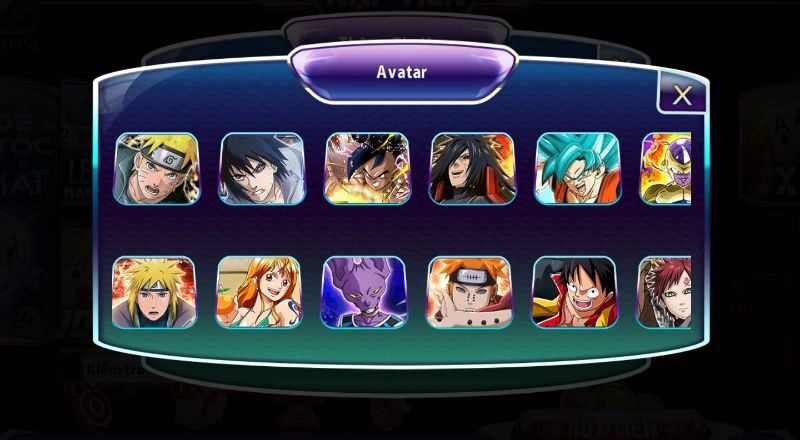Close the Avatar selection window

[x=682, y=95]
